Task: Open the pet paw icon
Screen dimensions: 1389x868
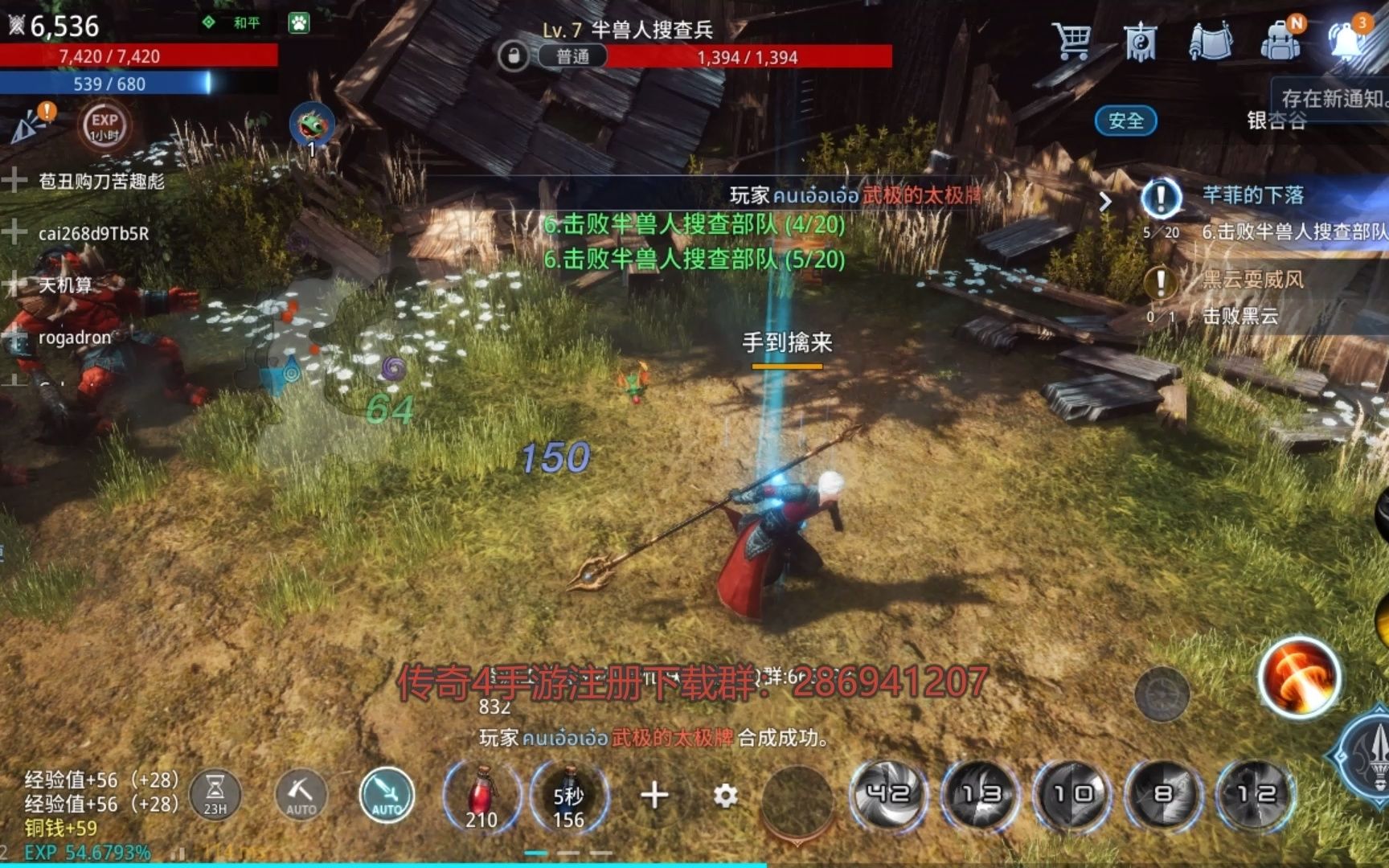Action: point(299,23)
